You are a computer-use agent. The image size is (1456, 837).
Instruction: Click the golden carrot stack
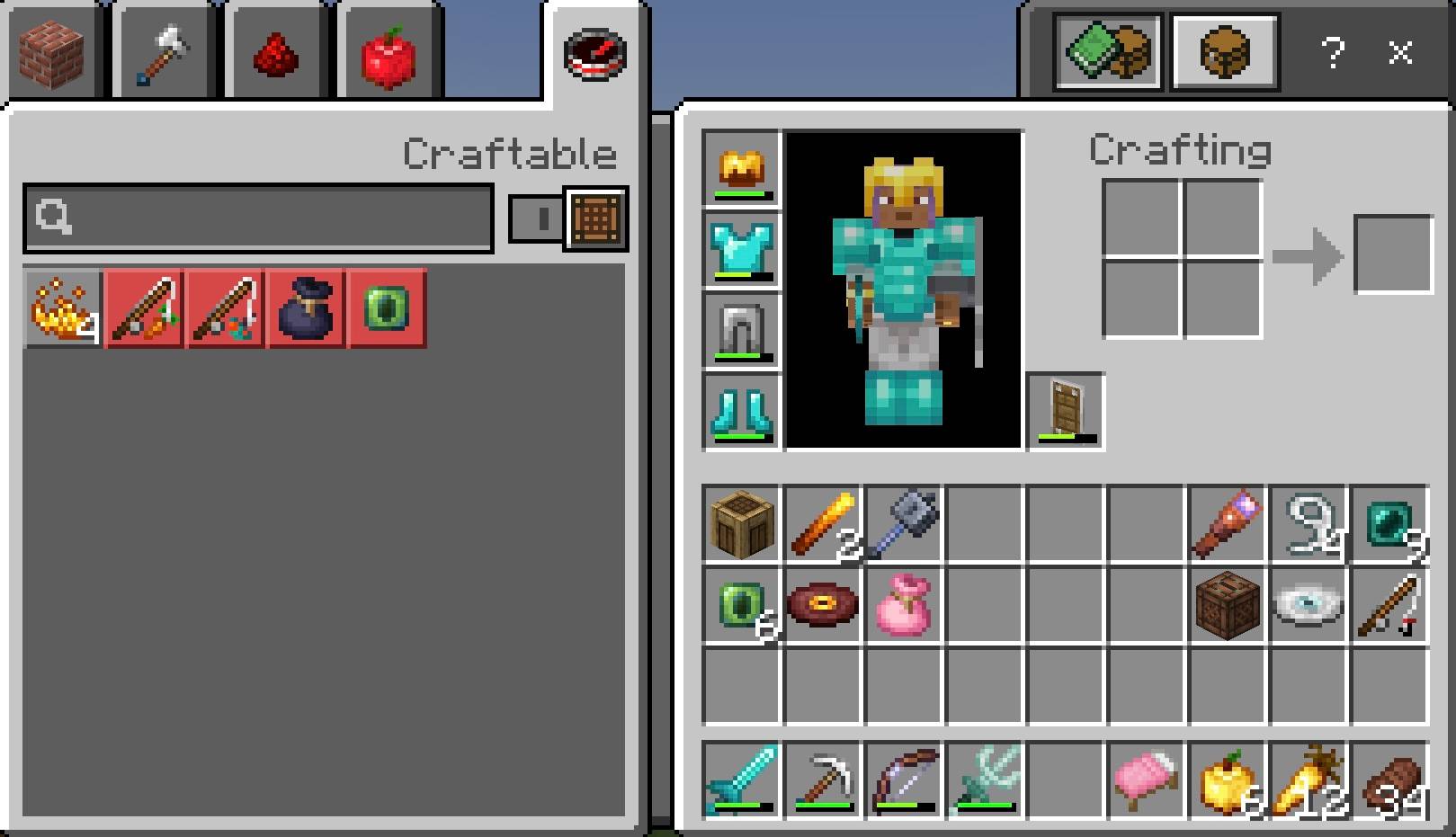1309,778
